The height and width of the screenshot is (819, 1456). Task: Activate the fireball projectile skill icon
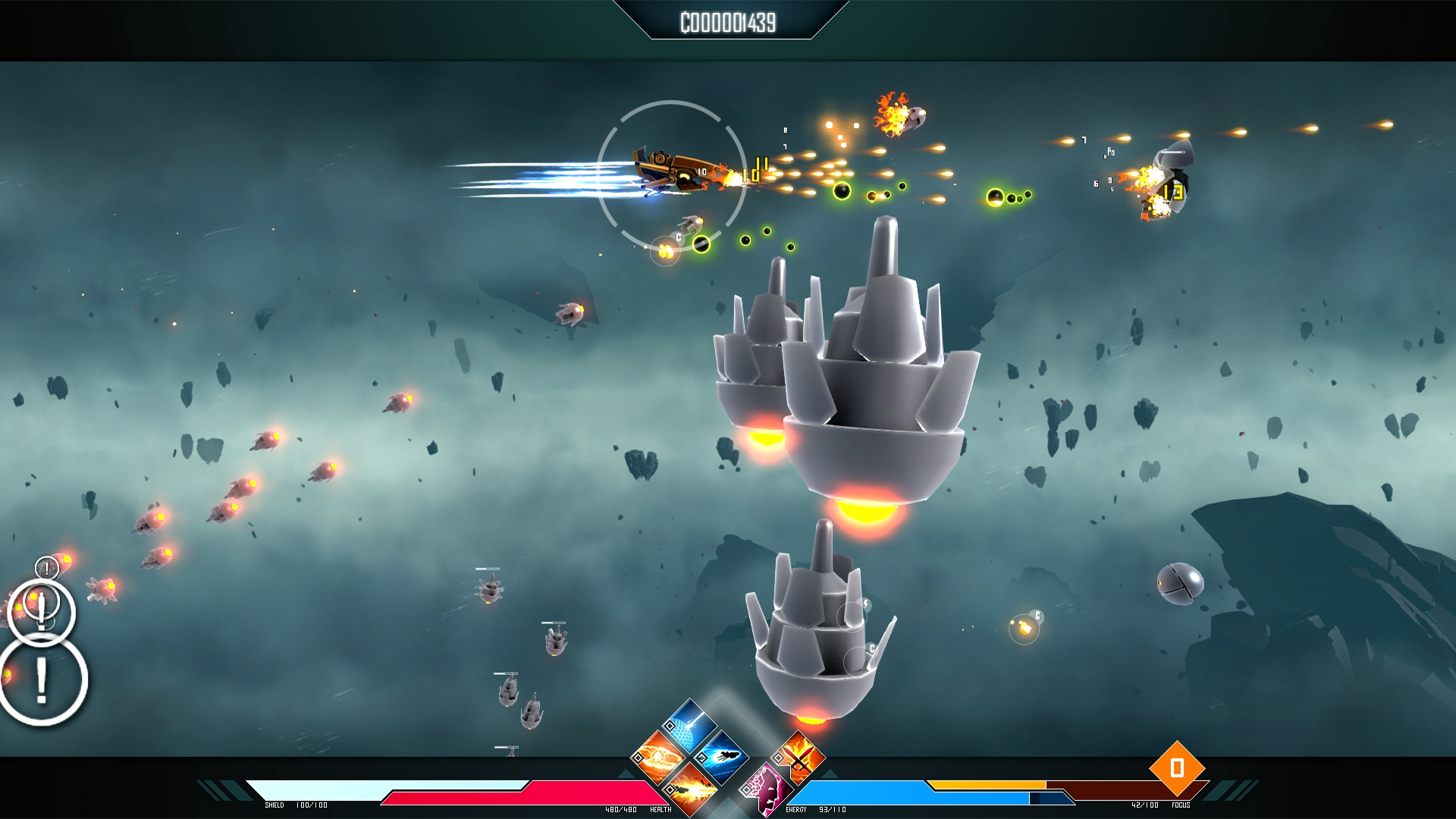click(658, 757)
